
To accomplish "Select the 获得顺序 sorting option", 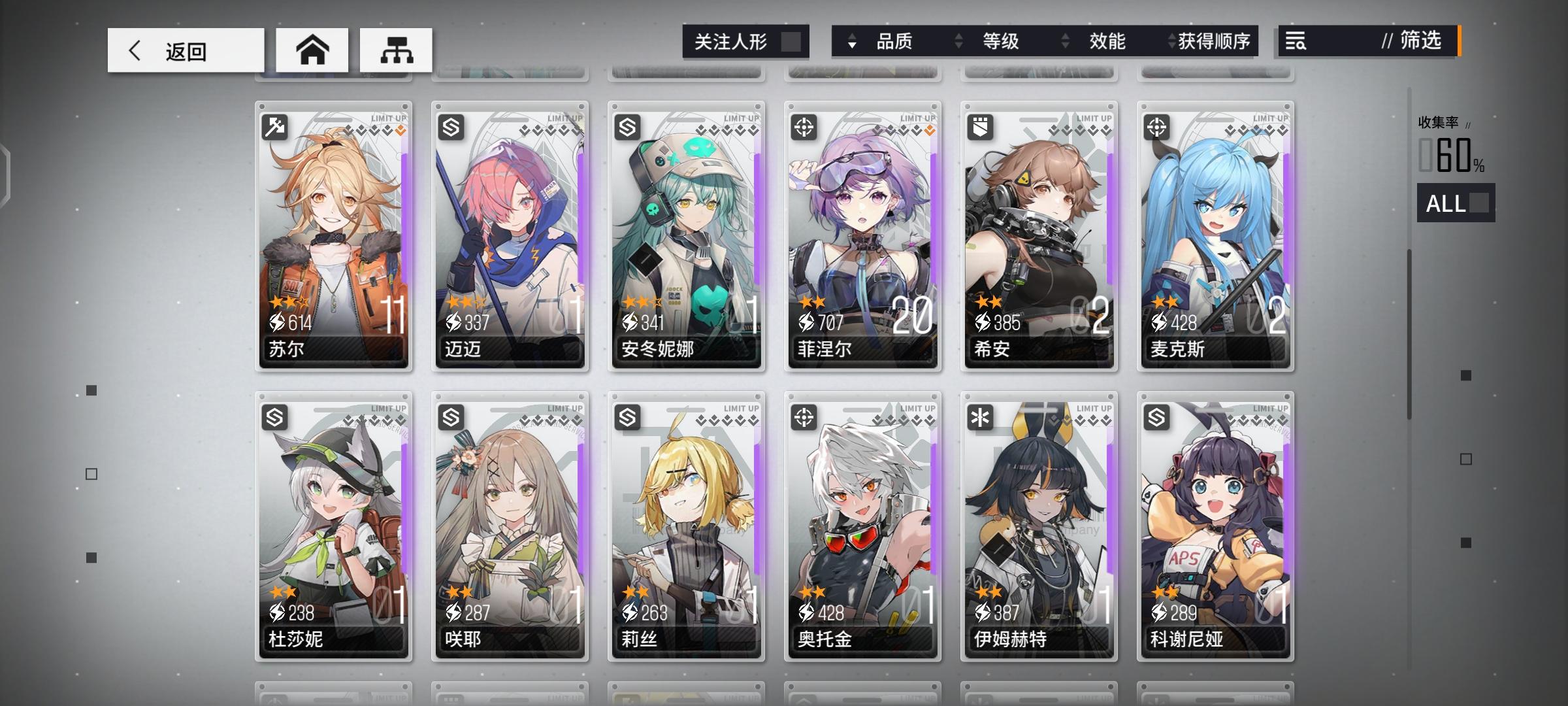I will (x=1207, y=41).
